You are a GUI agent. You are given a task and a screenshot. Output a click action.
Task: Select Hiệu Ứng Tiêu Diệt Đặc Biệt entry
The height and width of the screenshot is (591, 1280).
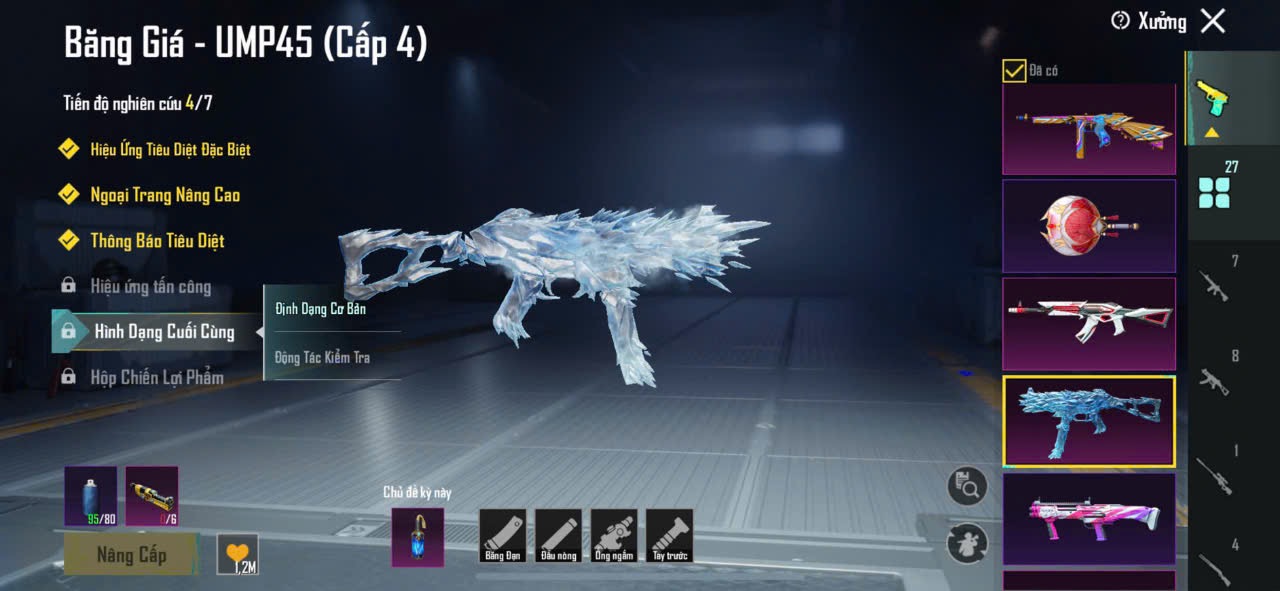pyautogui.click(x=170, y=149)
